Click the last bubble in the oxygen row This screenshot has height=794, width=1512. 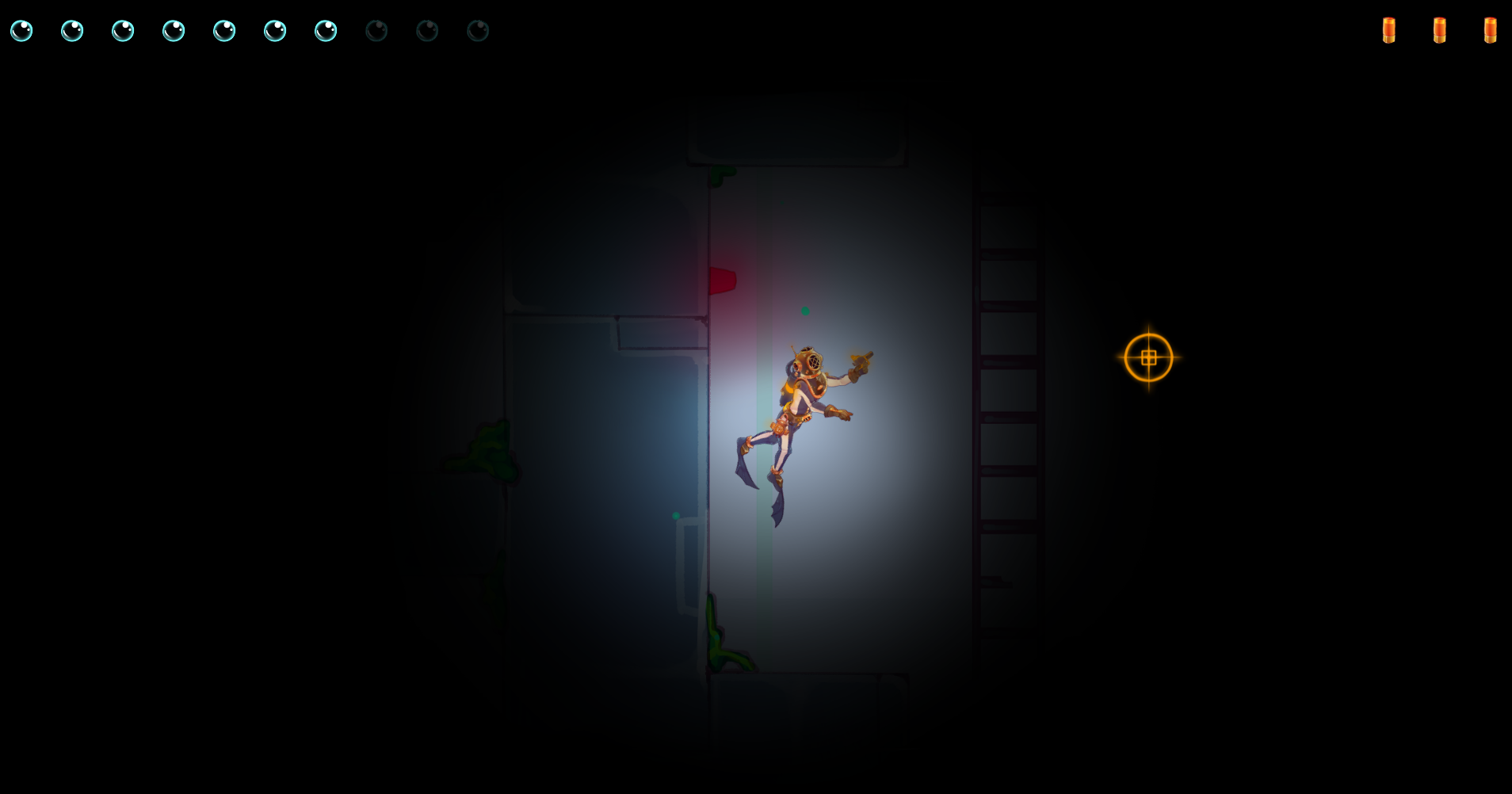(x=479, y=31)
